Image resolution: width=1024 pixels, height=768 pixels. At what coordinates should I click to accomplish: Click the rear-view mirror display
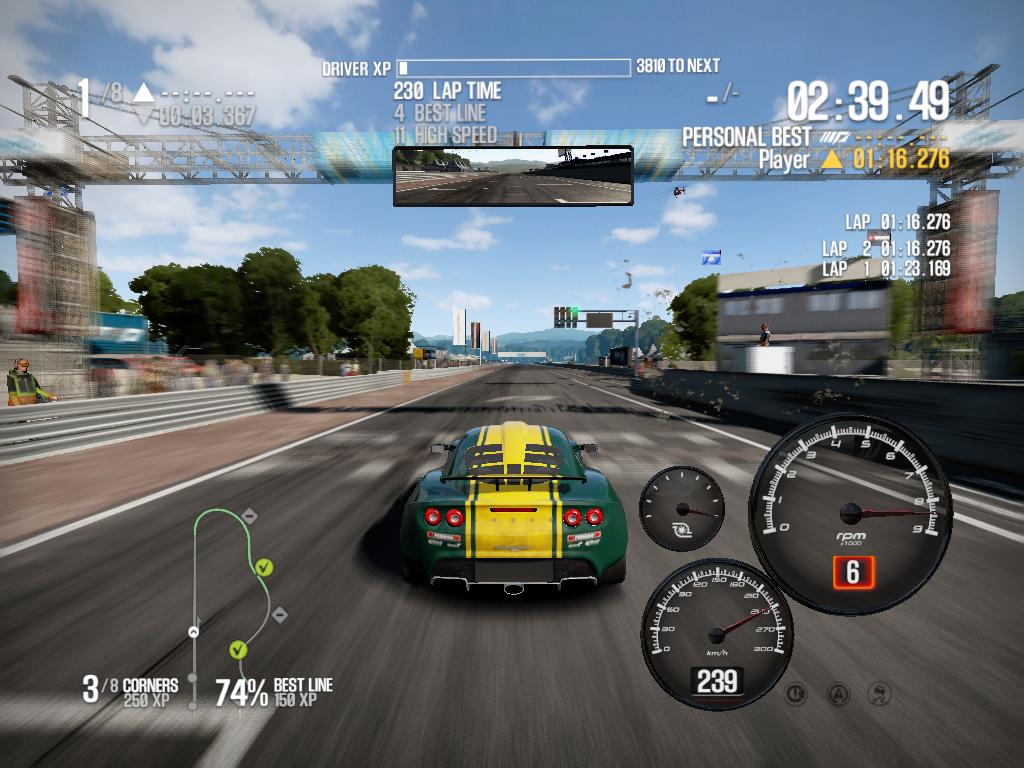(513, 176)
